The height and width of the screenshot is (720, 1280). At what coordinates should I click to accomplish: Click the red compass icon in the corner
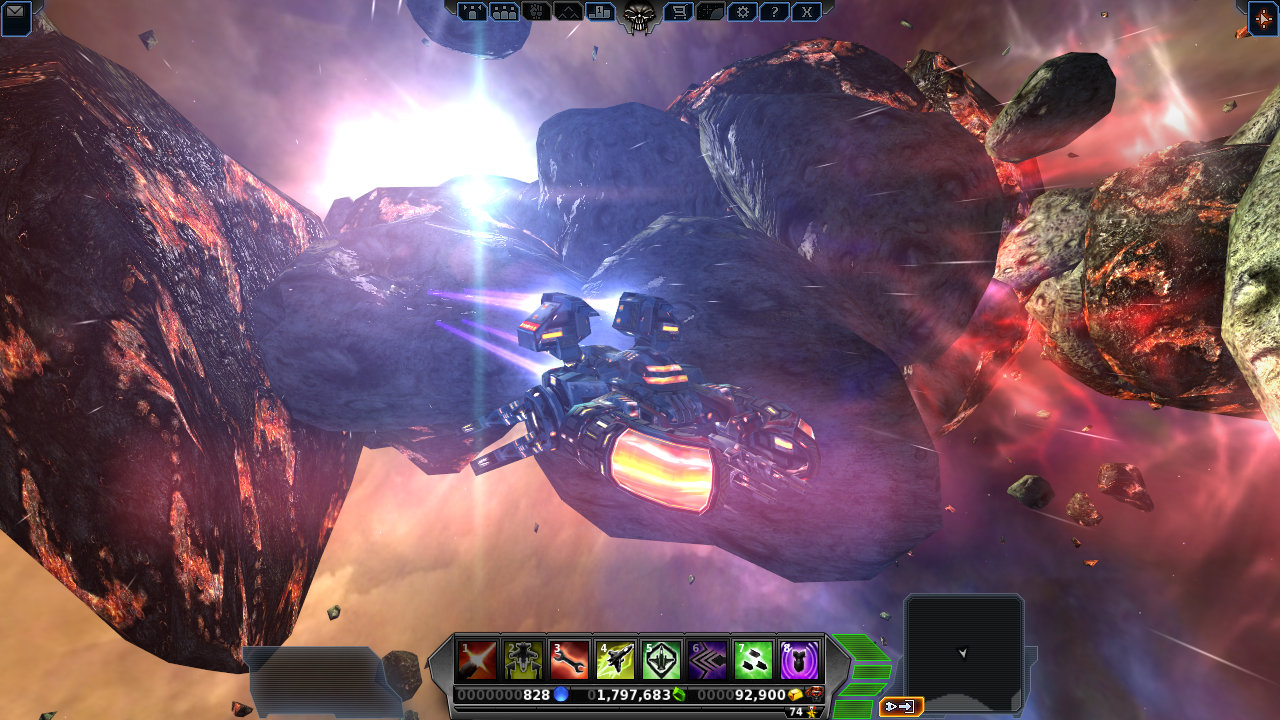1263,17
